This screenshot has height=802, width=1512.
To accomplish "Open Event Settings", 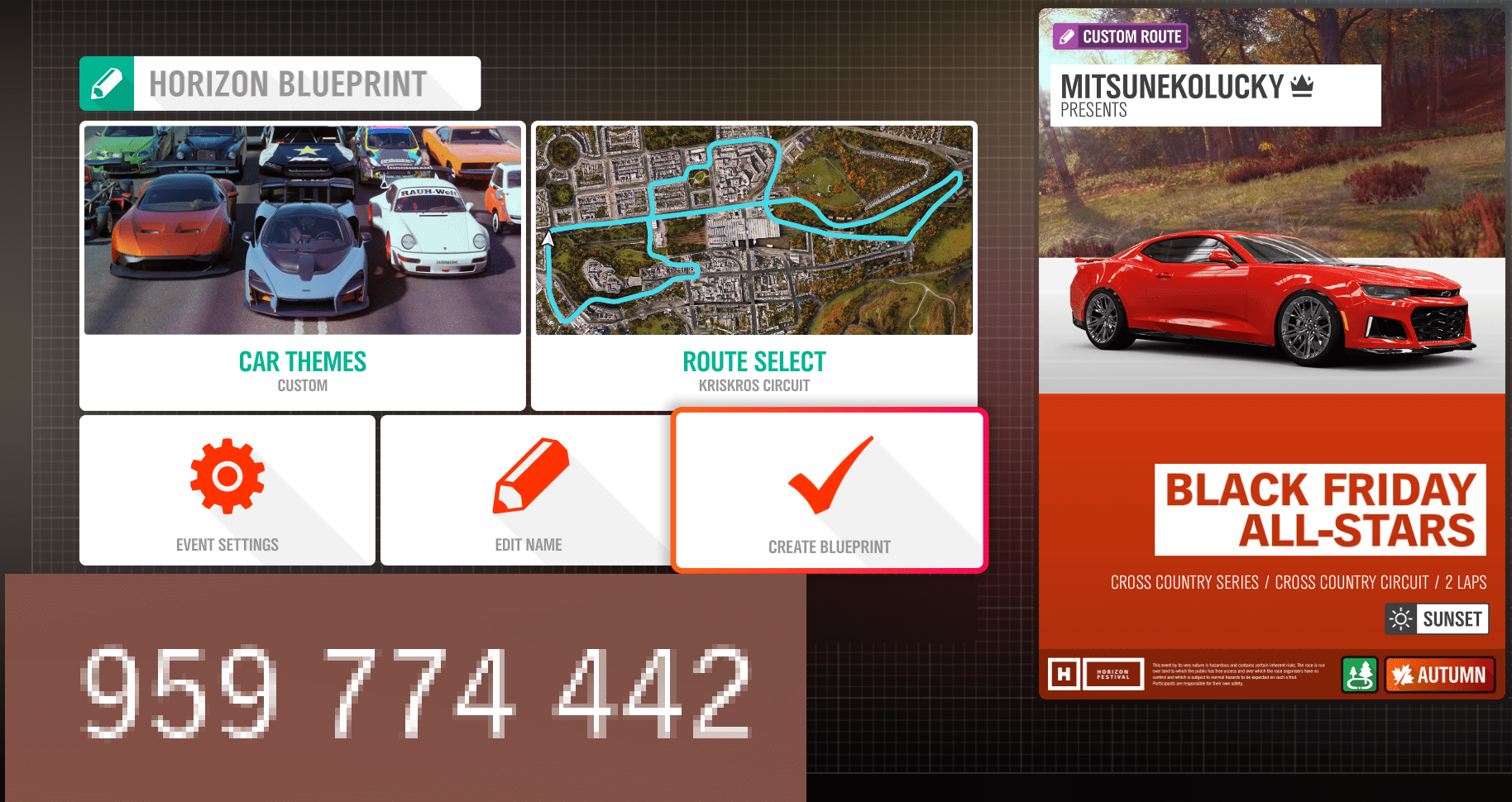I will 227,490.
